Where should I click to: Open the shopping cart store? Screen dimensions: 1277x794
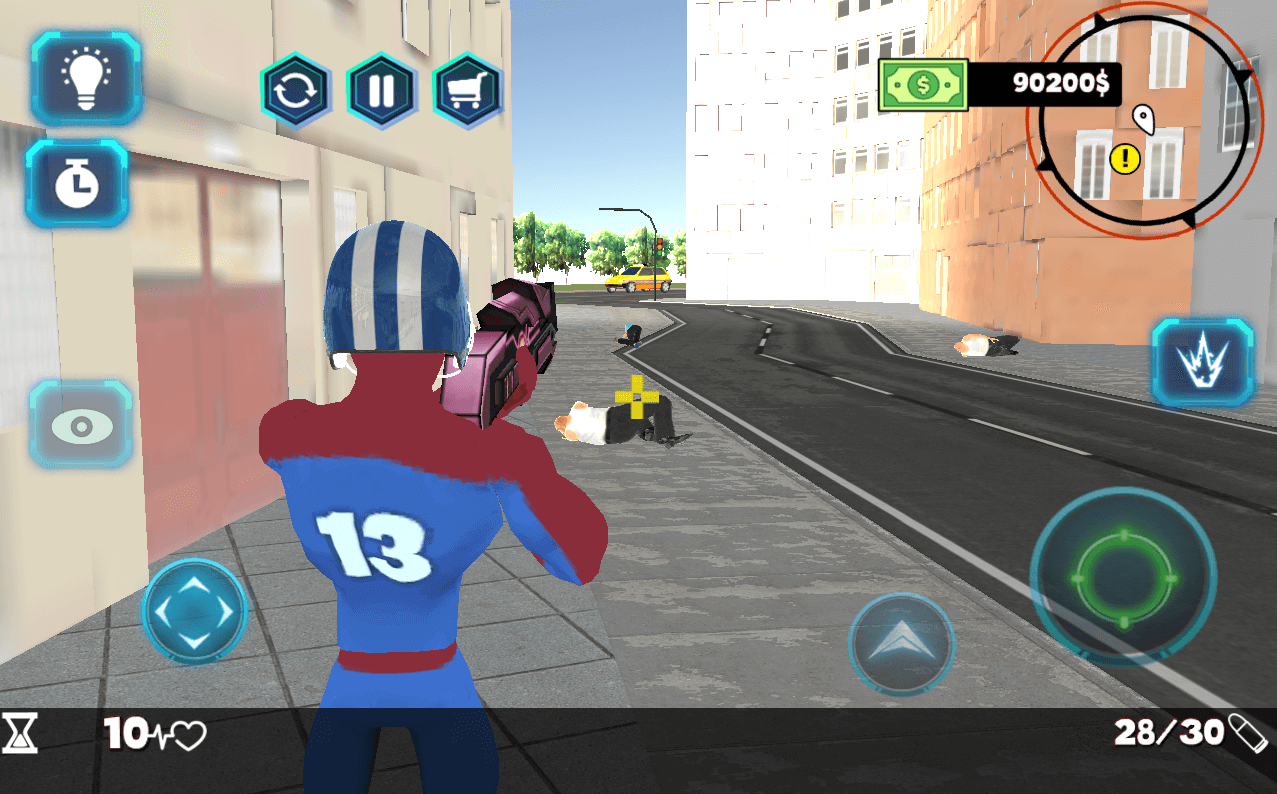(467, 91)
